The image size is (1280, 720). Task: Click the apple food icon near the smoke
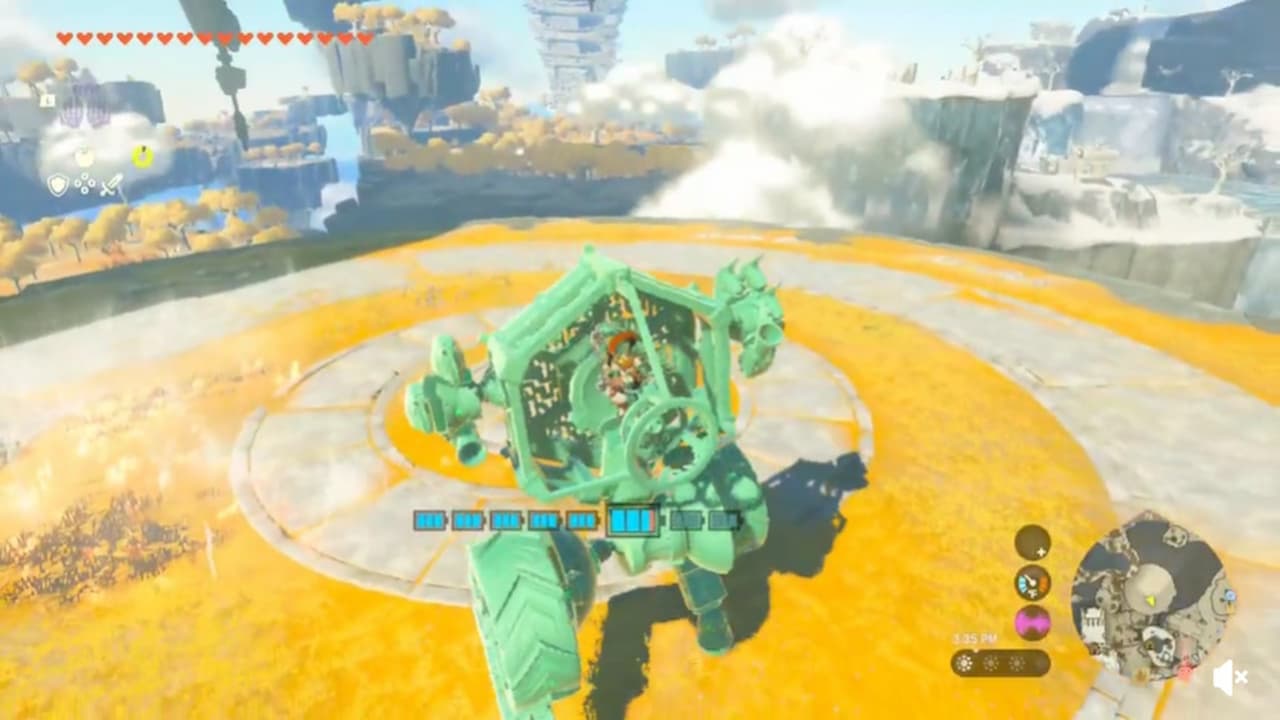84,158
